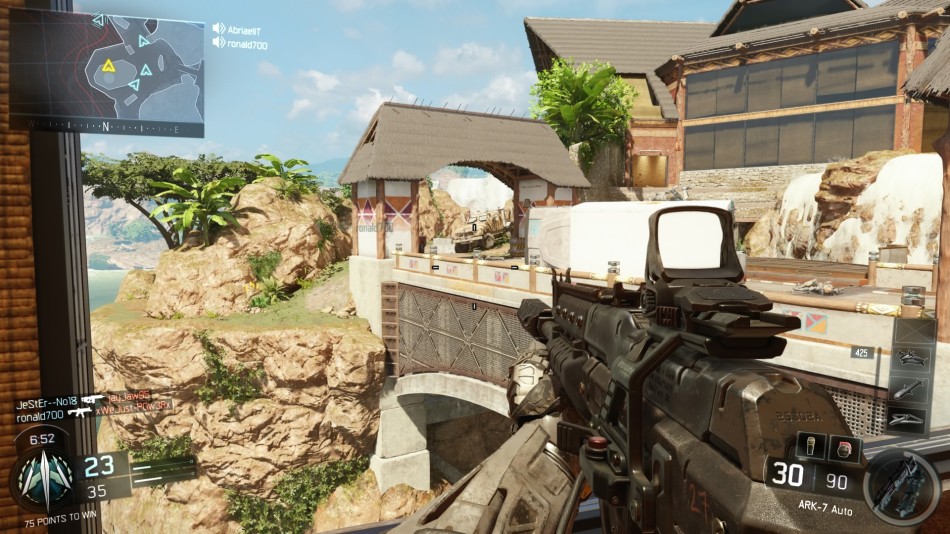
Task: Click the compass strip below the minimap
Action: [106, 127]
